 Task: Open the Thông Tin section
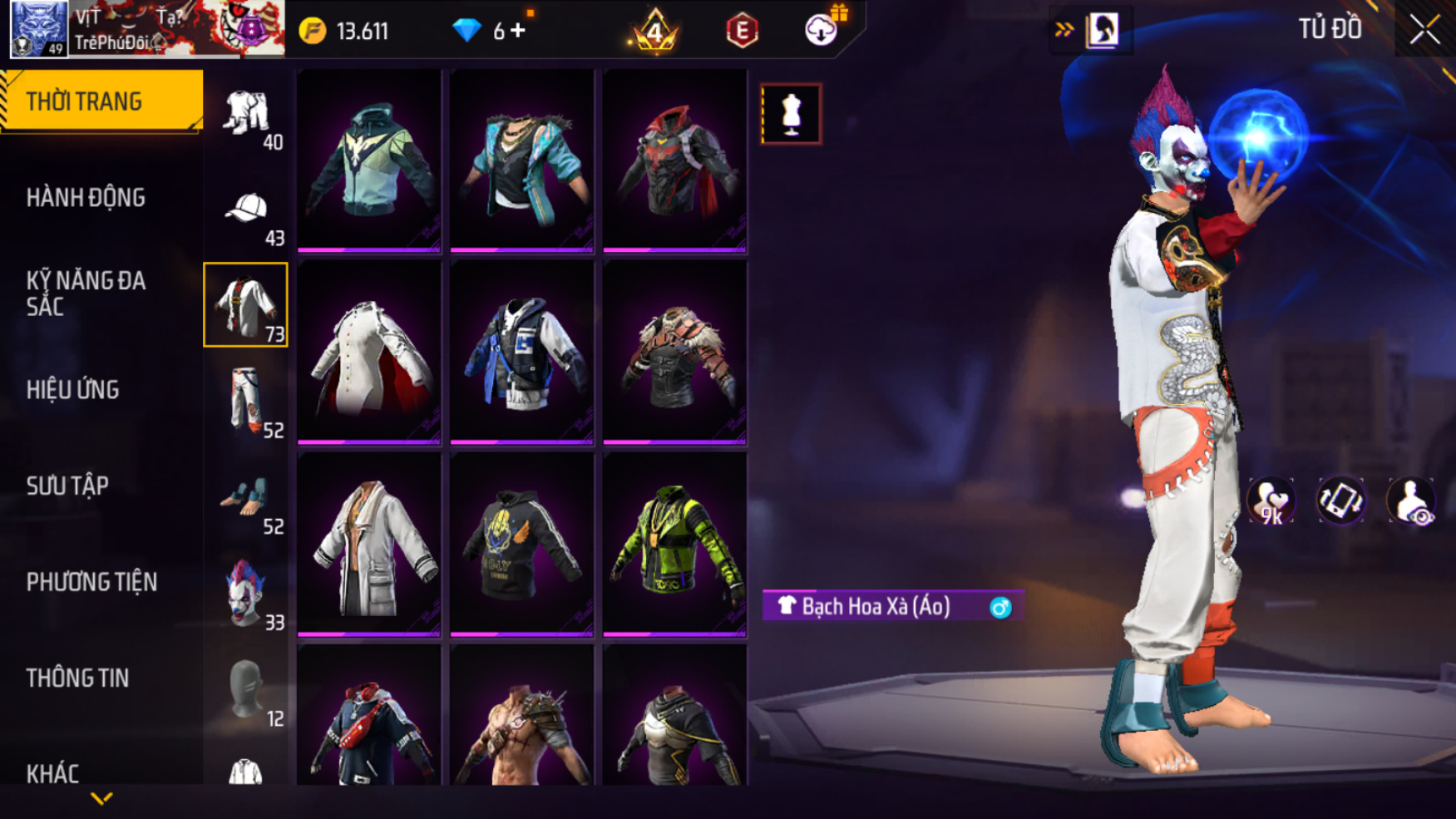pos(77,678)
